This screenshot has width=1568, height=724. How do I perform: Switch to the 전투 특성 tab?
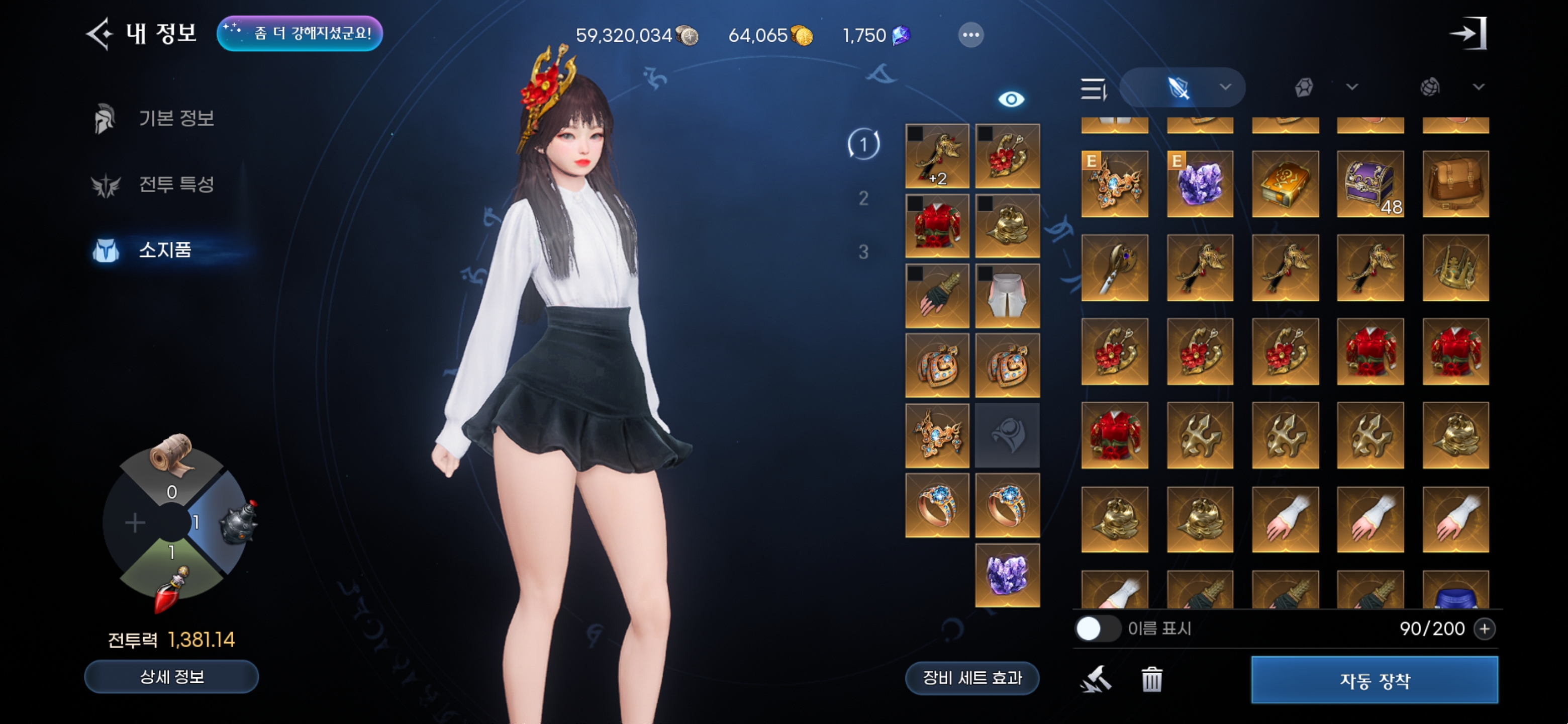(175, 184)
